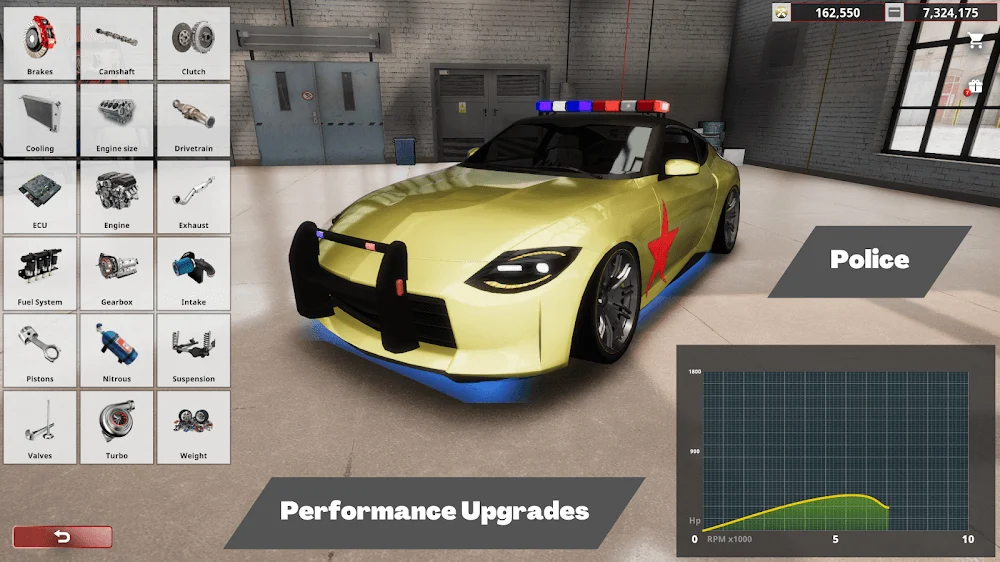
Task: Select the Gearbox upgrade tile
Action: point(117,274)
